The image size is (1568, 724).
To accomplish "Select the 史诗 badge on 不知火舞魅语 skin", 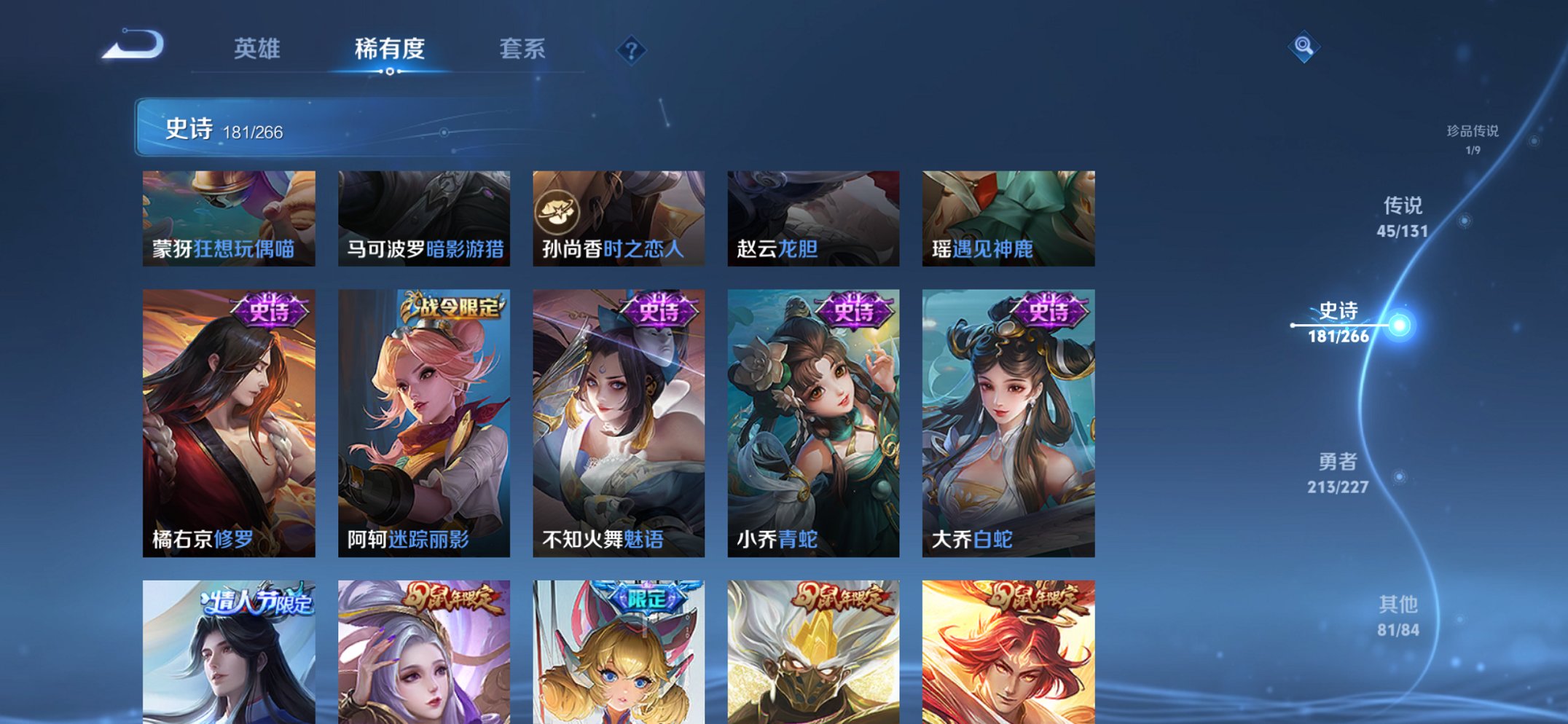I will pos(658,310).
